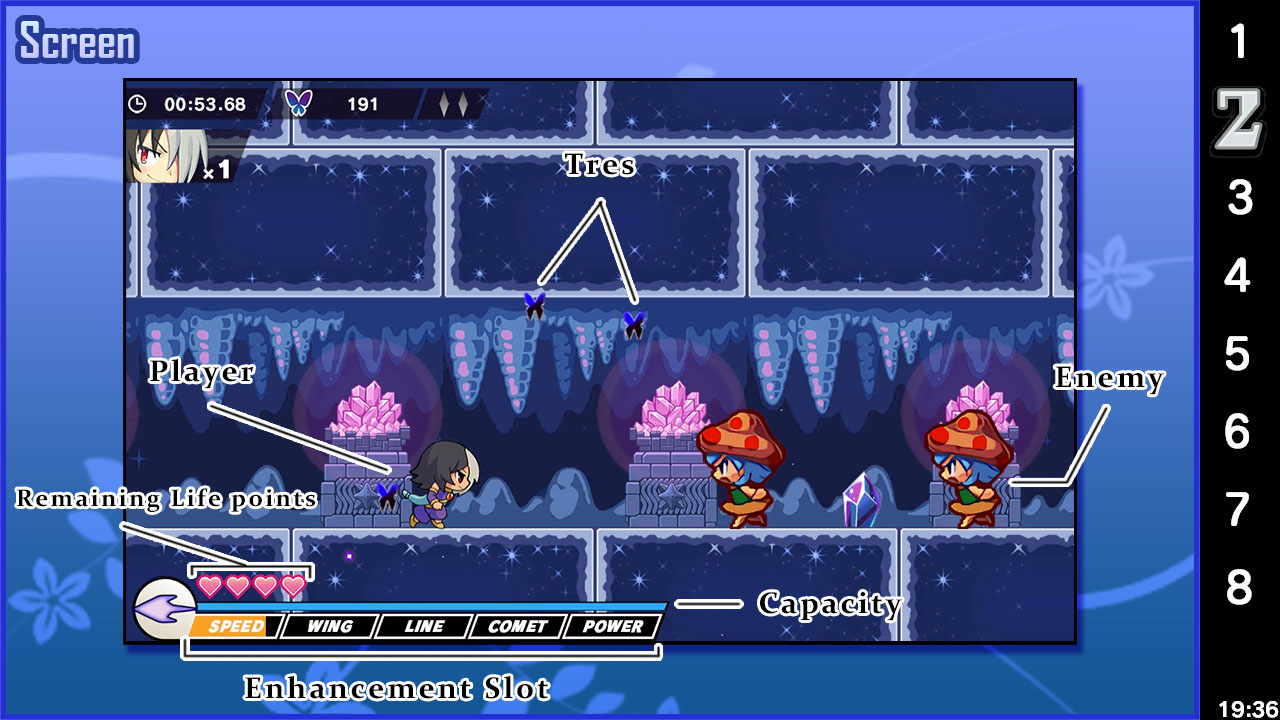Click the twin diamond icon in the top bar

pos(453,103)
